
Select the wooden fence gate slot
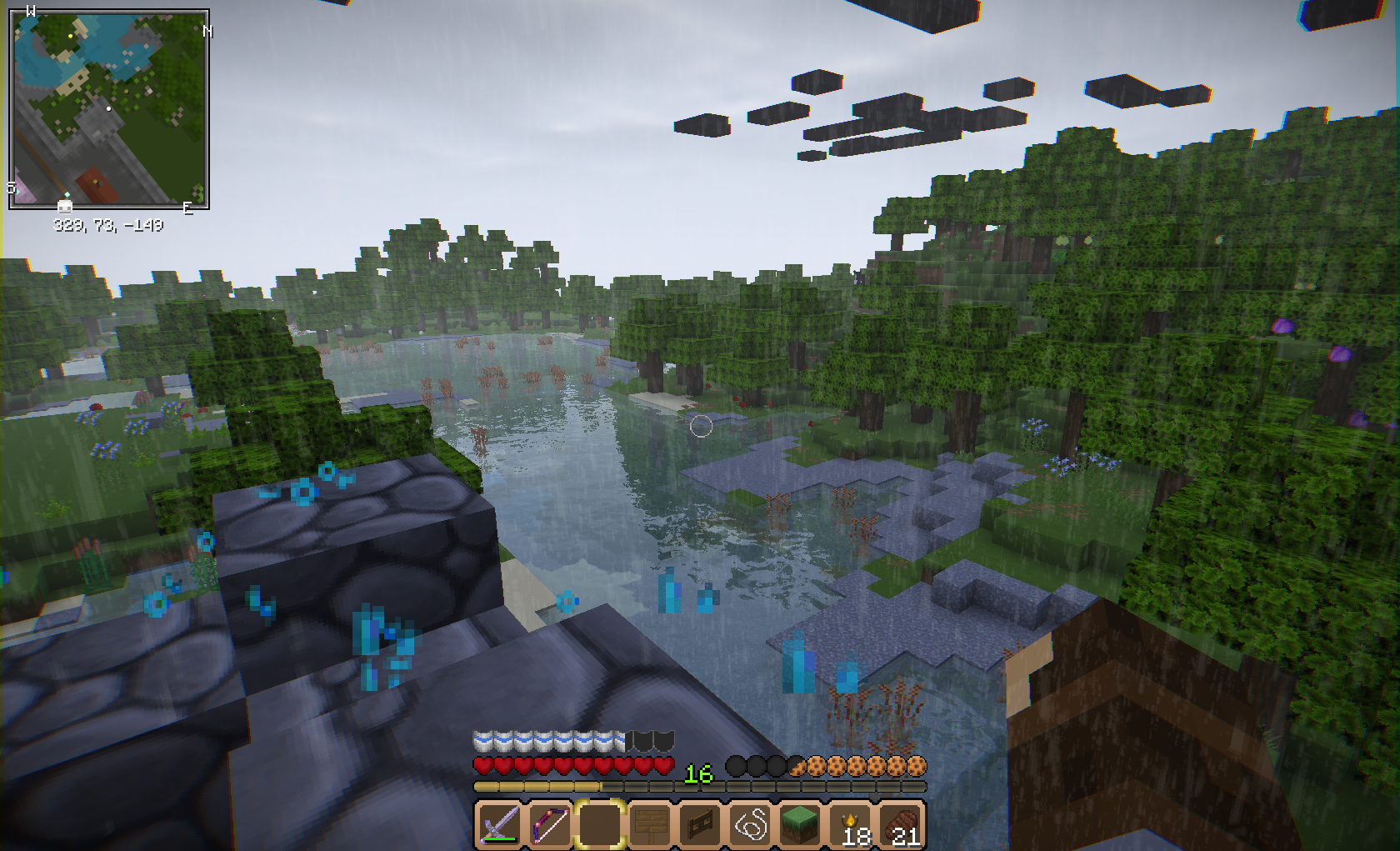click(700, 824)
